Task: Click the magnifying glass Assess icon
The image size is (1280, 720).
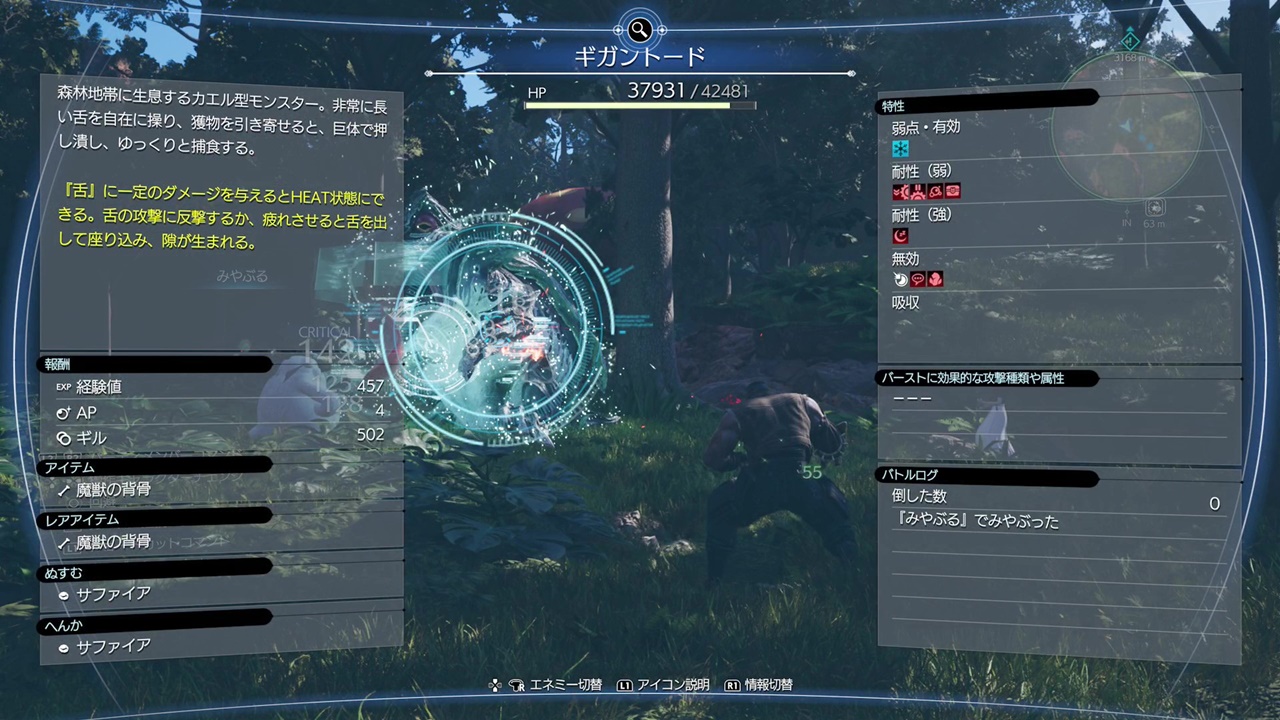Action: point(640,28)
